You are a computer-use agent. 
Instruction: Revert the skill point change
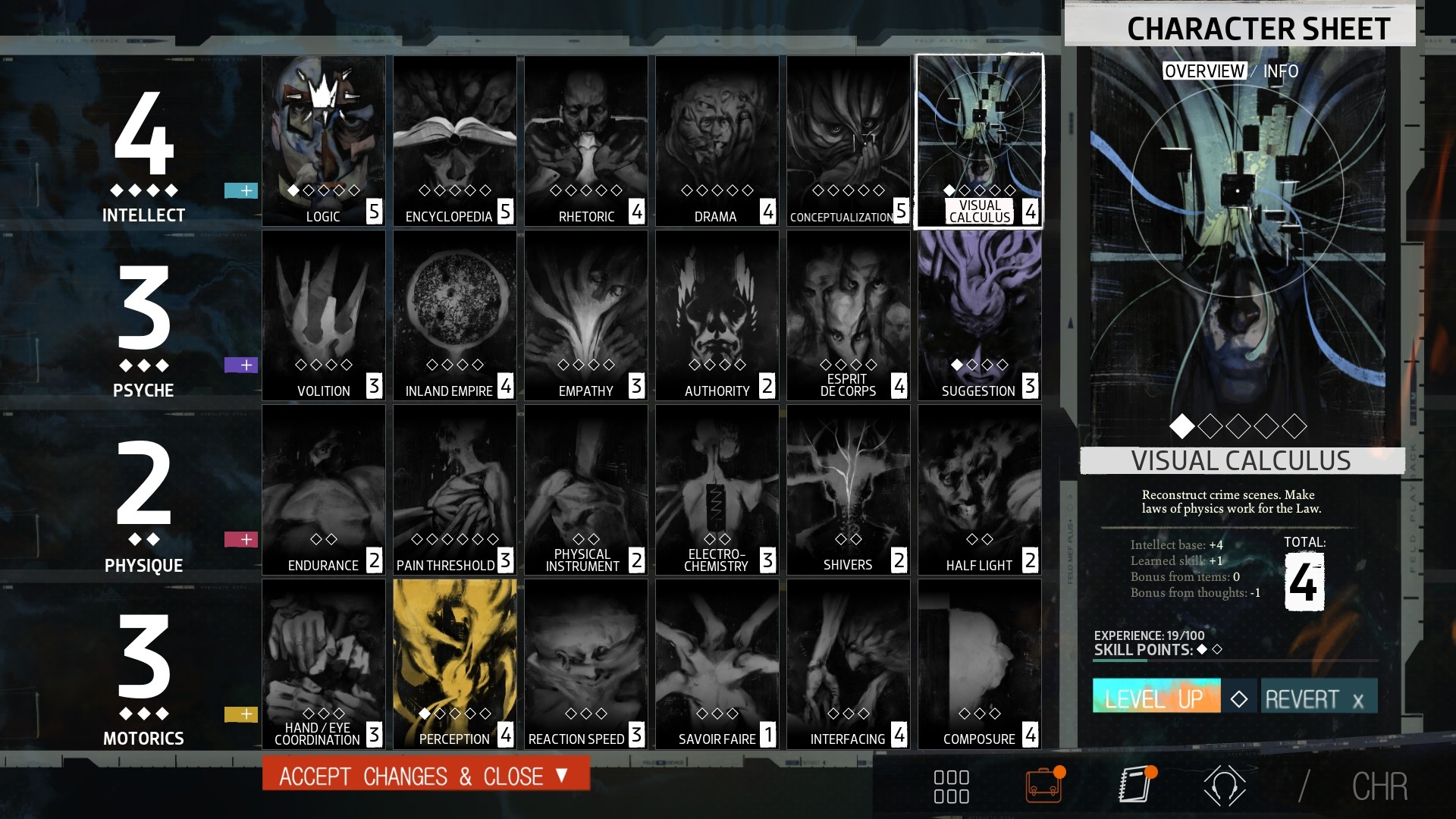[1318, 698]
